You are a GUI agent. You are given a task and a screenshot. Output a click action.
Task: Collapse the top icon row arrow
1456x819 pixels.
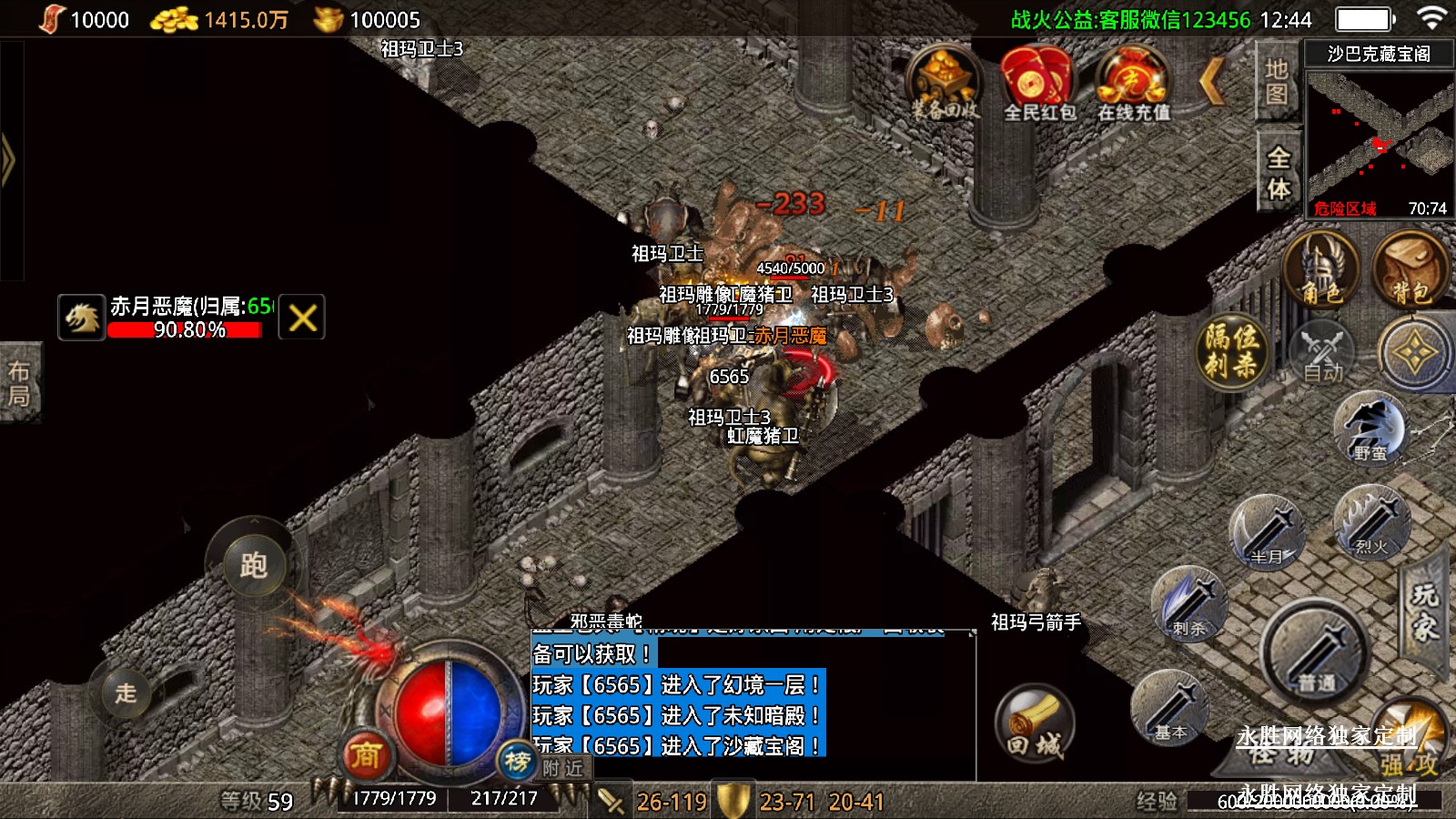coord(1212,82)
